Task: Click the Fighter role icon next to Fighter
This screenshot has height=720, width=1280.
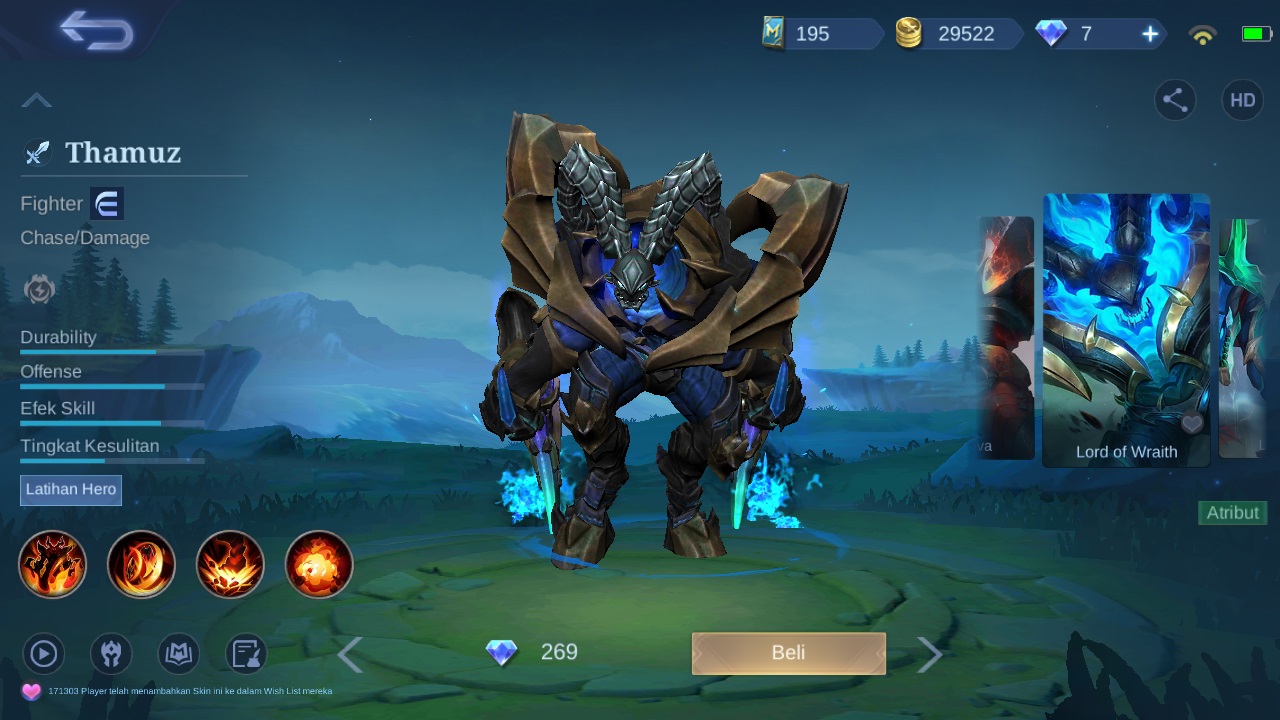Action: (x=106, y=203)
